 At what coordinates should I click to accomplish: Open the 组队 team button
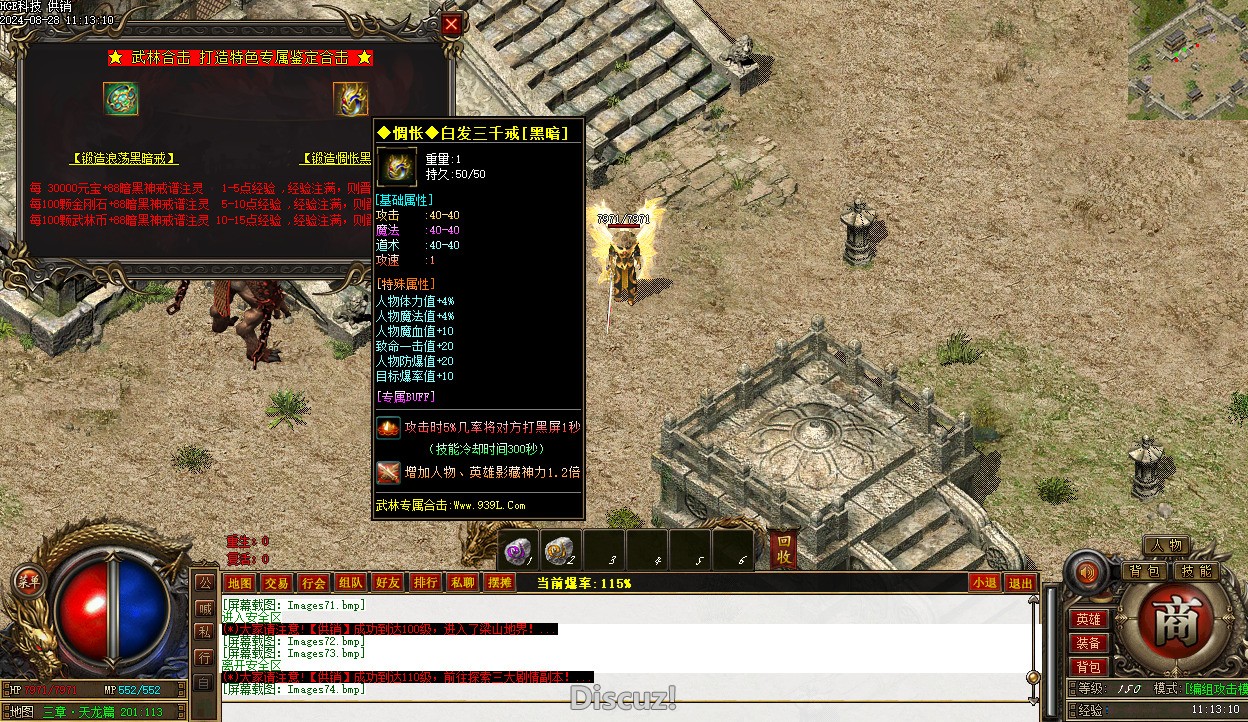pos(350,583)
